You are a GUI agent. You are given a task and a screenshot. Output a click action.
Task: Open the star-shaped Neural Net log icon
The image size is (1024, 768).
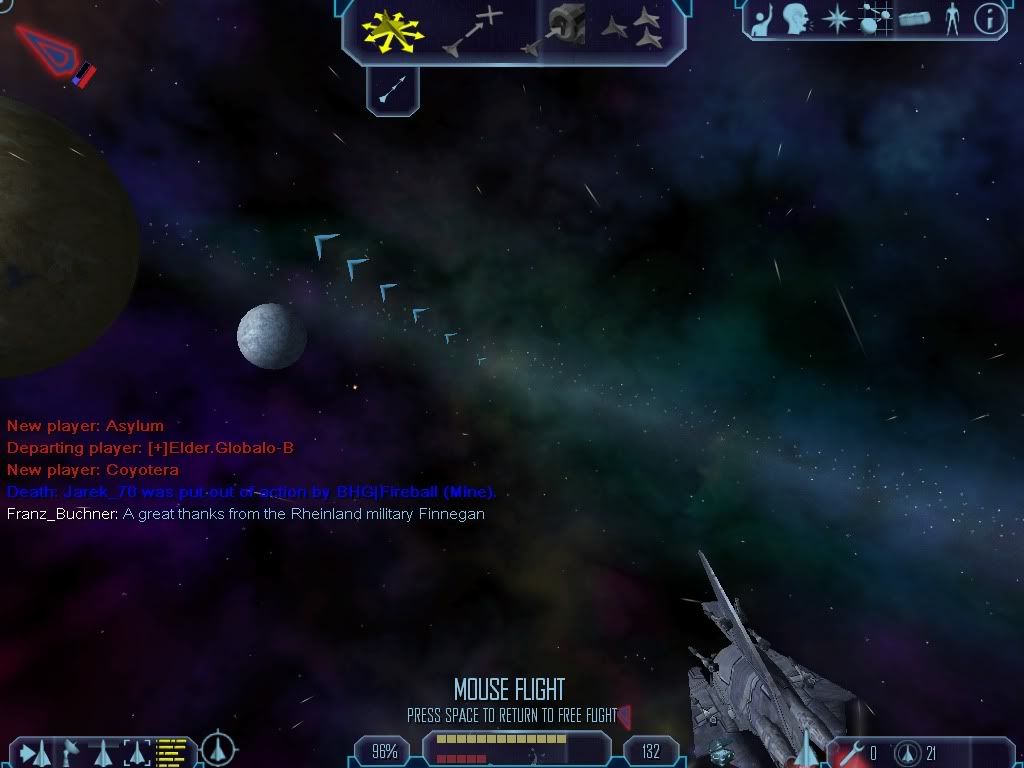click(x=836, y=19)
